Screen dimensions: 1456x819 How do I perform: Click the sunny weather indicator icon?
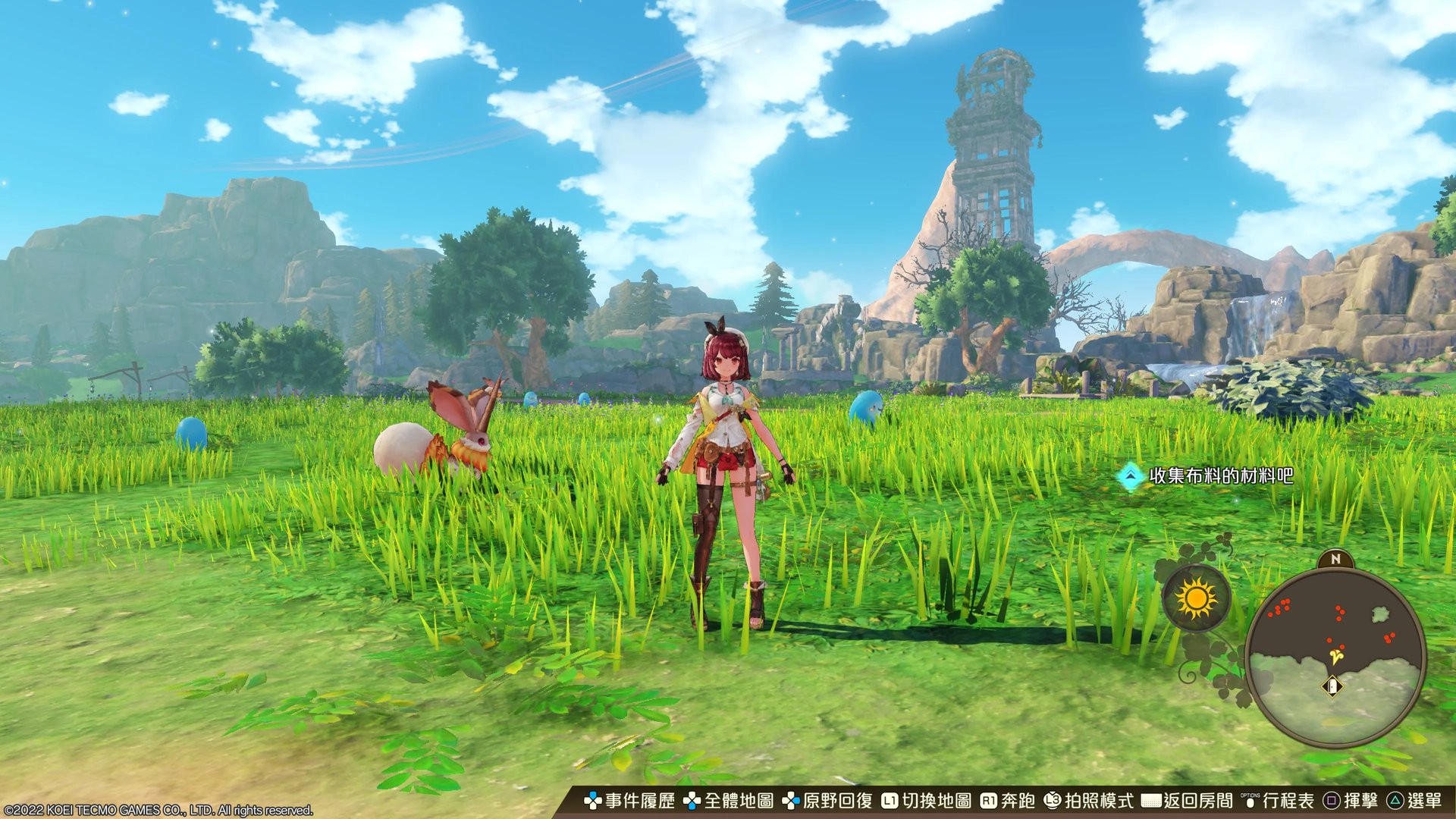[1196, 598]
